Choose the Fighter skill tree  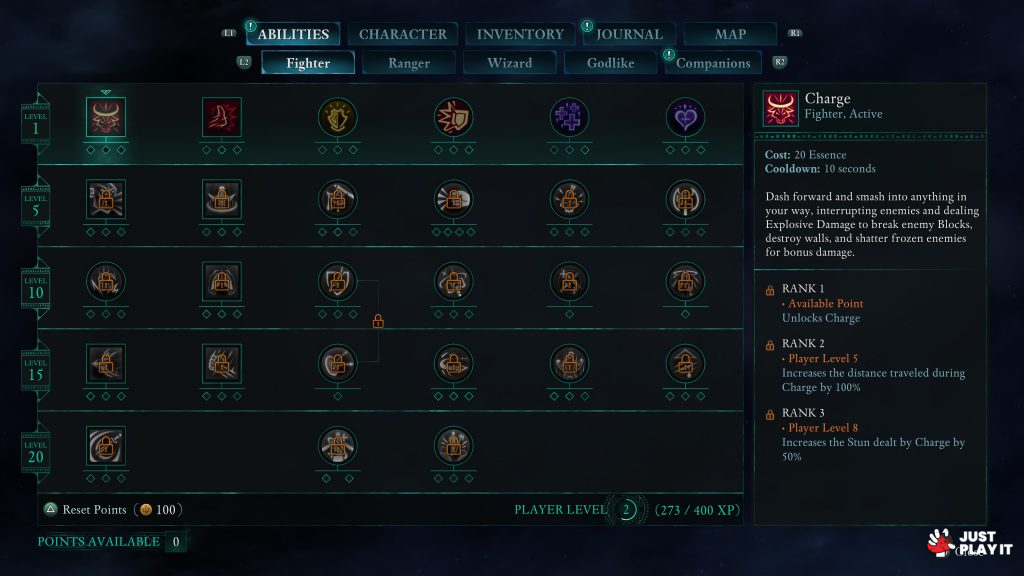point(308,63)
